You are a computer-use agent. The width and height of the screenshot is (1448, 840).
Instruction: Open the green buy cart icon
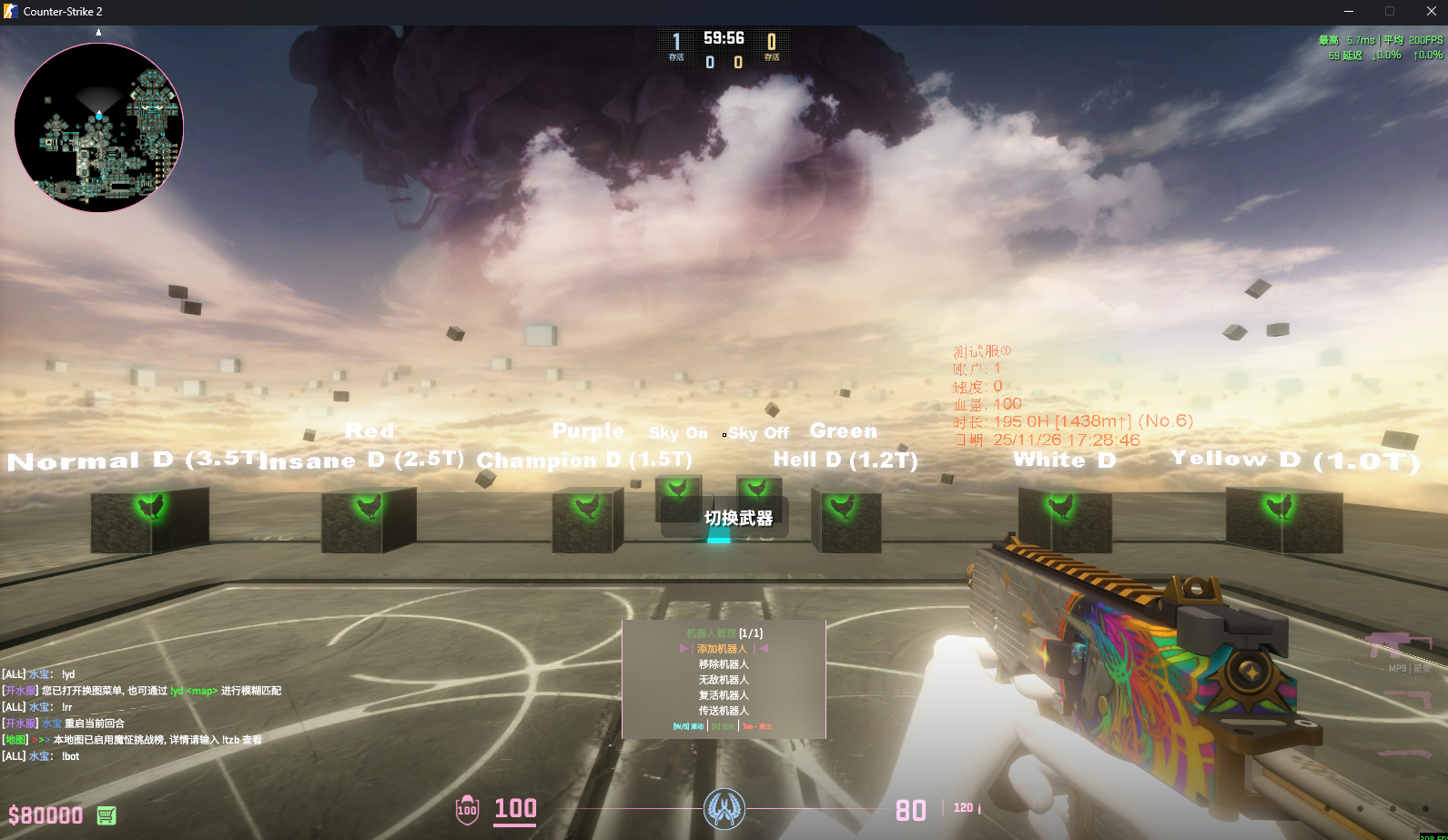106,815
